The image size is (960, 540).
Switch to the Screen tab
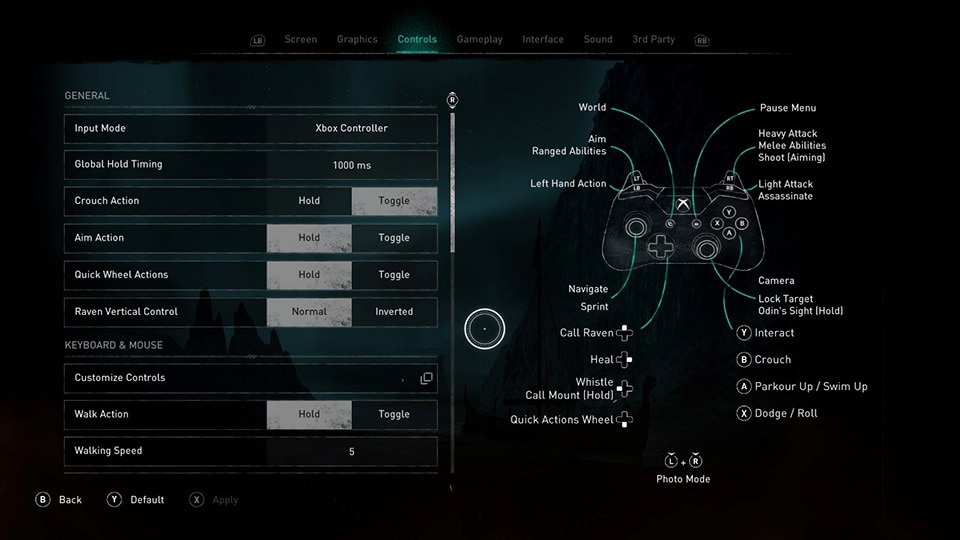[x=300, y=40]
